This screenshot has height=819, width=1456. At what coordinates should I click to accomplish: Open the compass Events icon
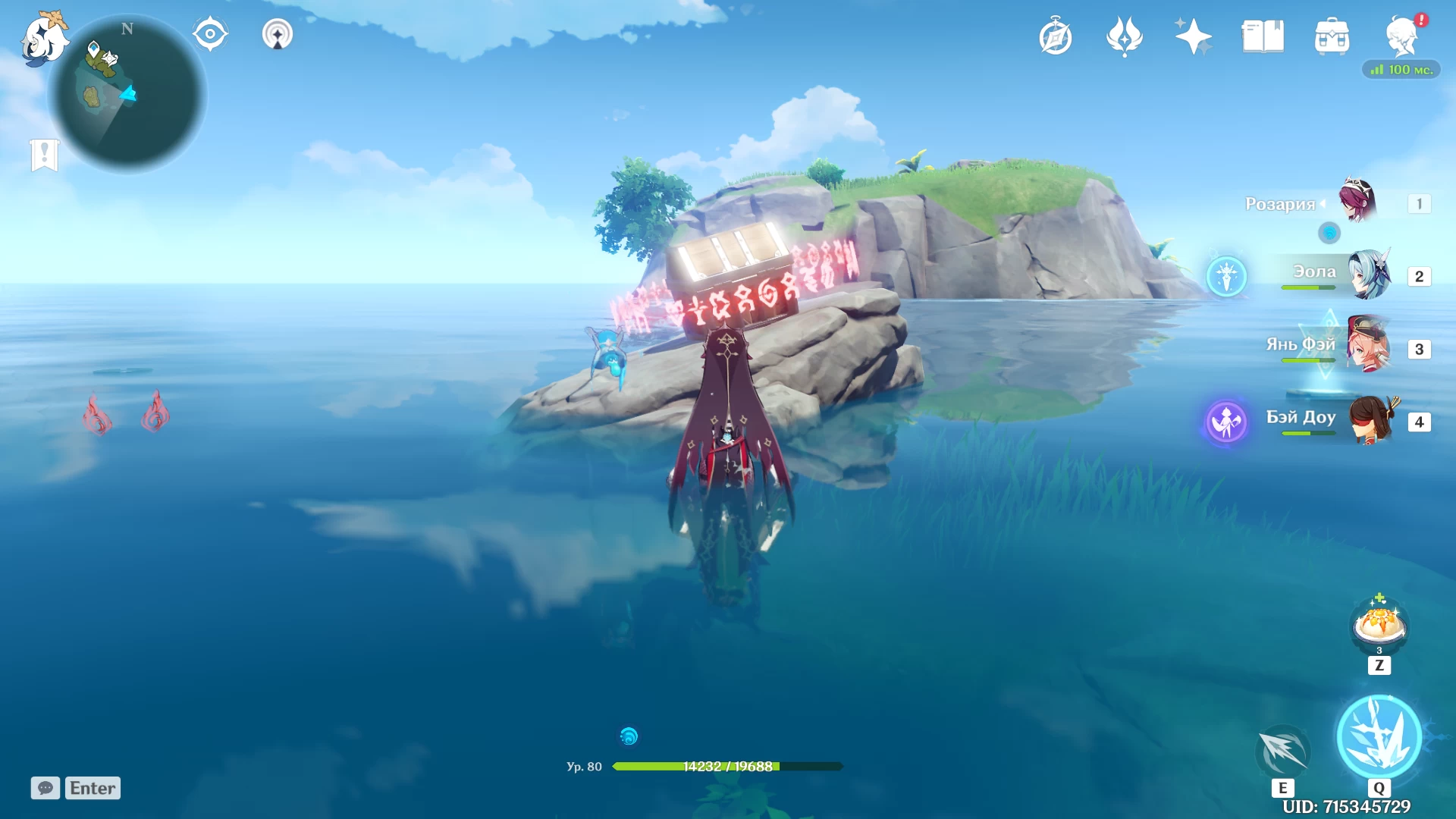(1056, 36)
